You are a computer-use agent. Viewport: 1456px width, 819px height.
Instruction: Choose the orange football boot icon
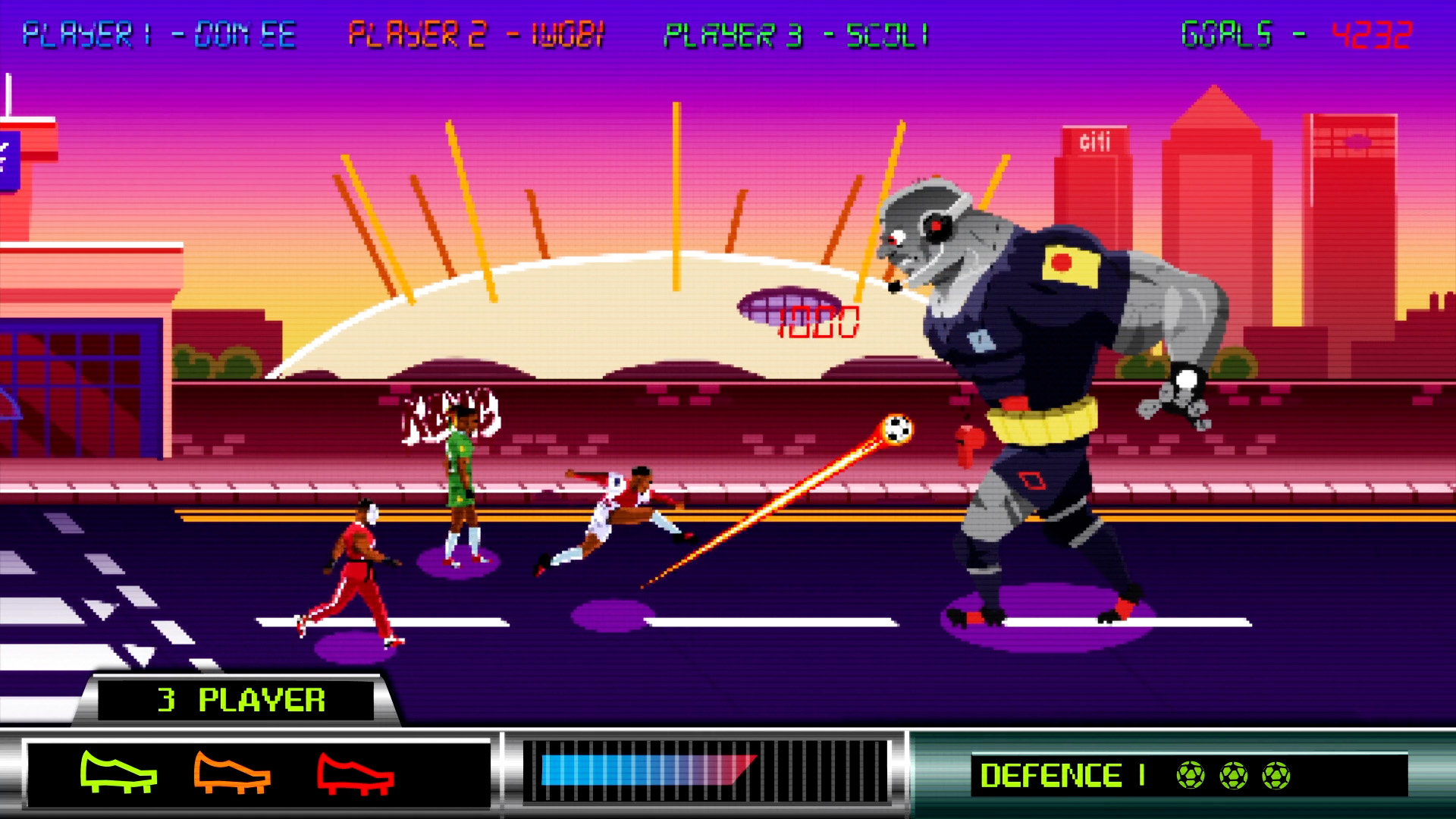click(231, 773)
